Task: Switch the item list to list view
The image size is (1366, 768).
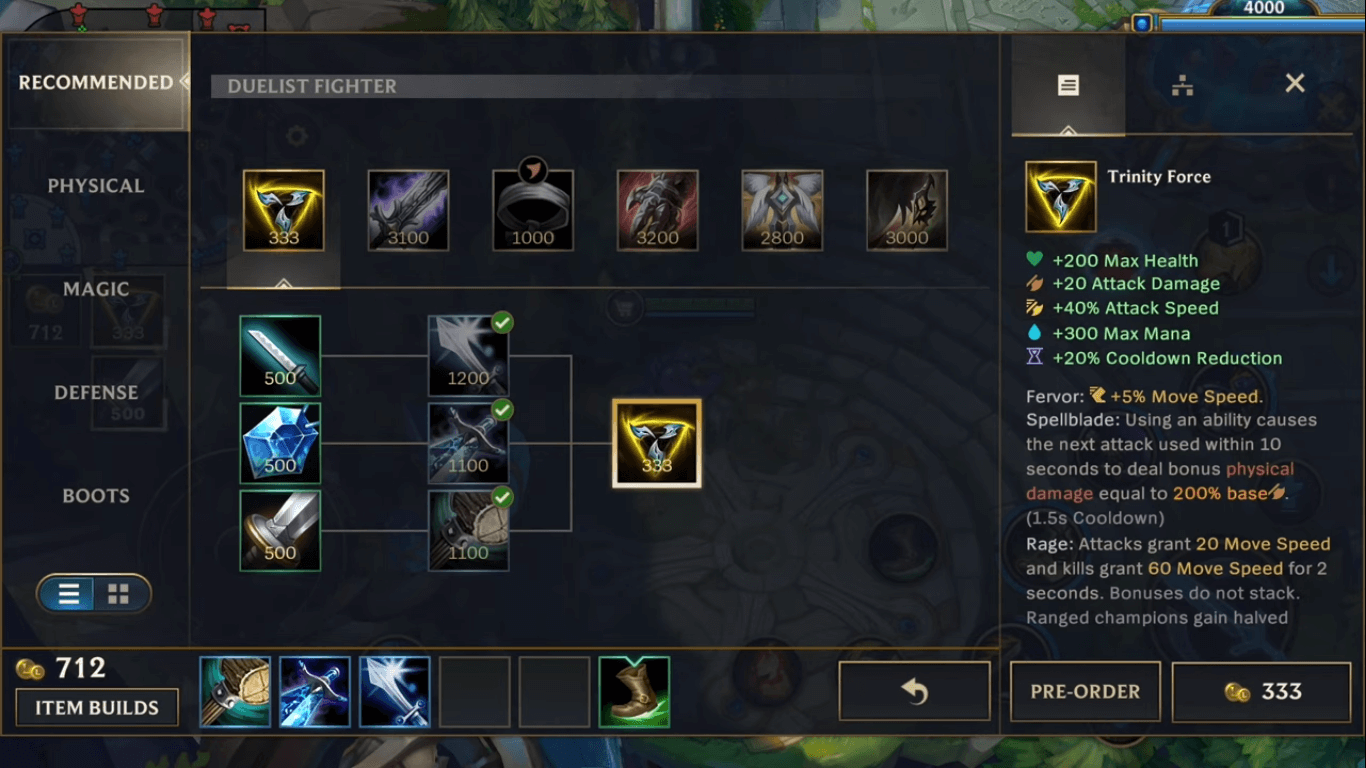Action: click(68, 593)
